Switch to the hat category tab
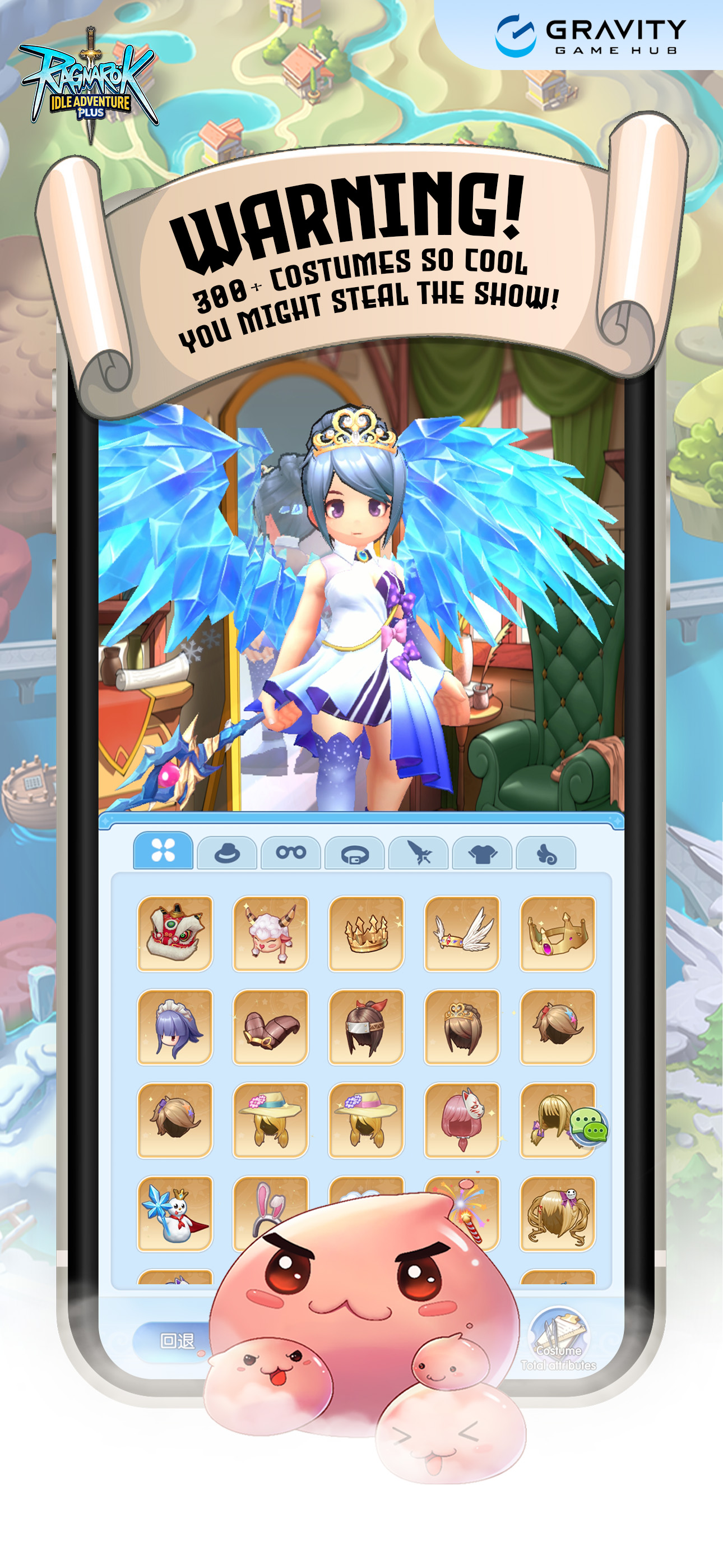Viewport: 723px width, 1568px height. point(227,853)
